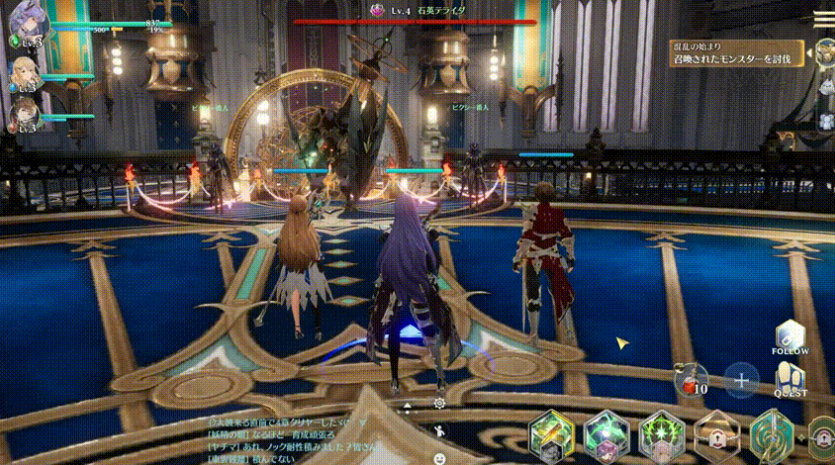
Task: Activate the green starburst skill icon
Action: coord(661,434)
